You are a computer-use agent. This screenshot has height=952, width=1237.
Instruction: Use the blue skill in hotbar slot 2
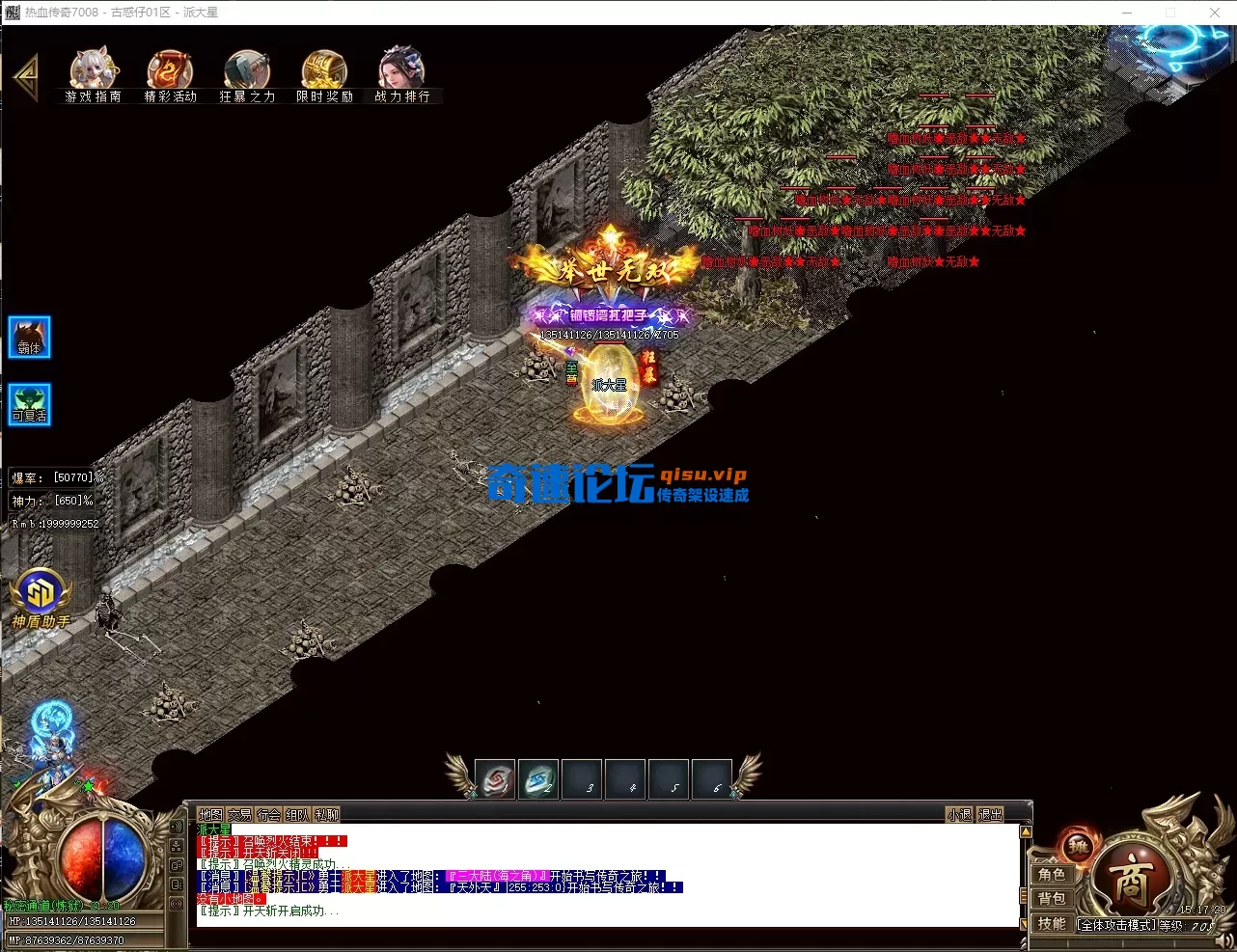[538, 779]
